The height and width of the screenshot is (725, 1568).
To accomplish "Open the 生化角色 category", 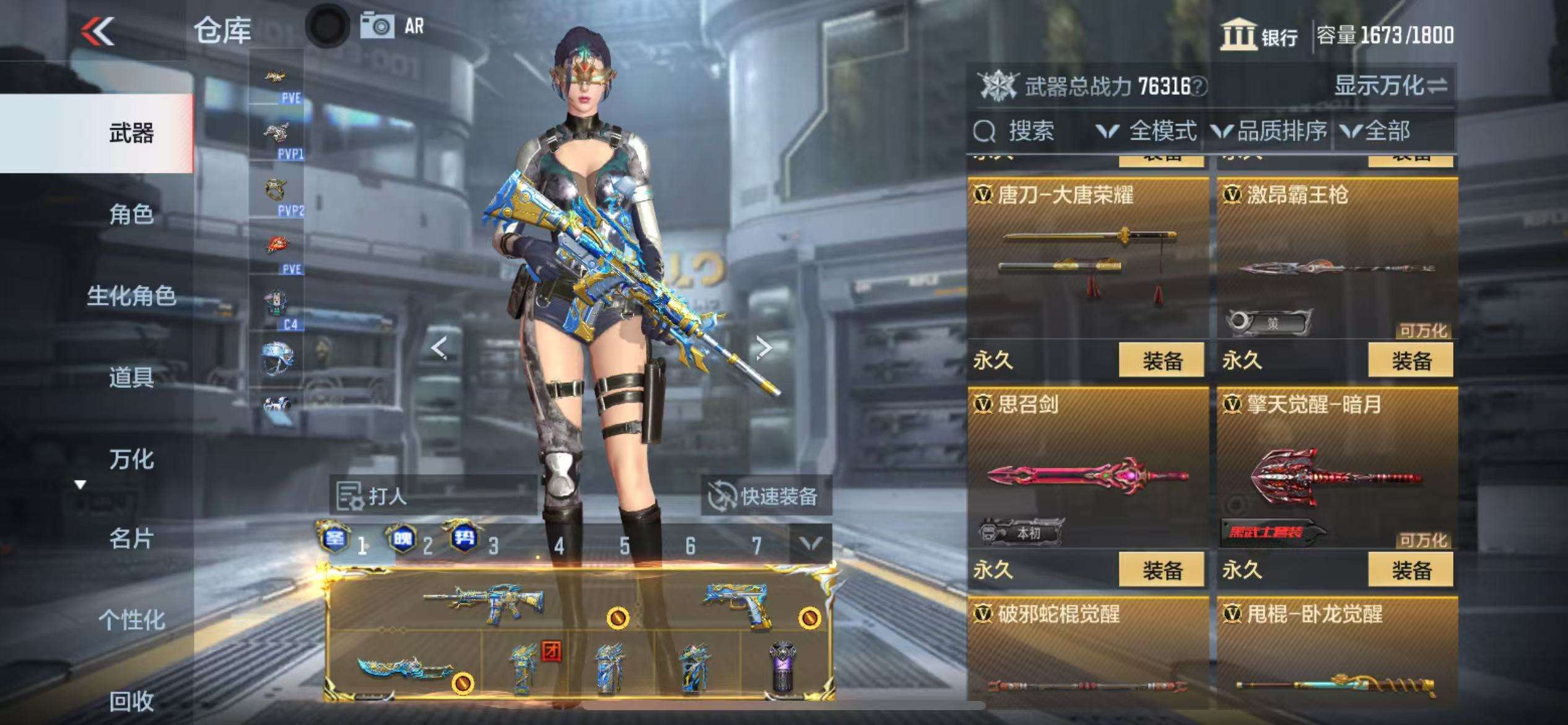I will point(131,296).
